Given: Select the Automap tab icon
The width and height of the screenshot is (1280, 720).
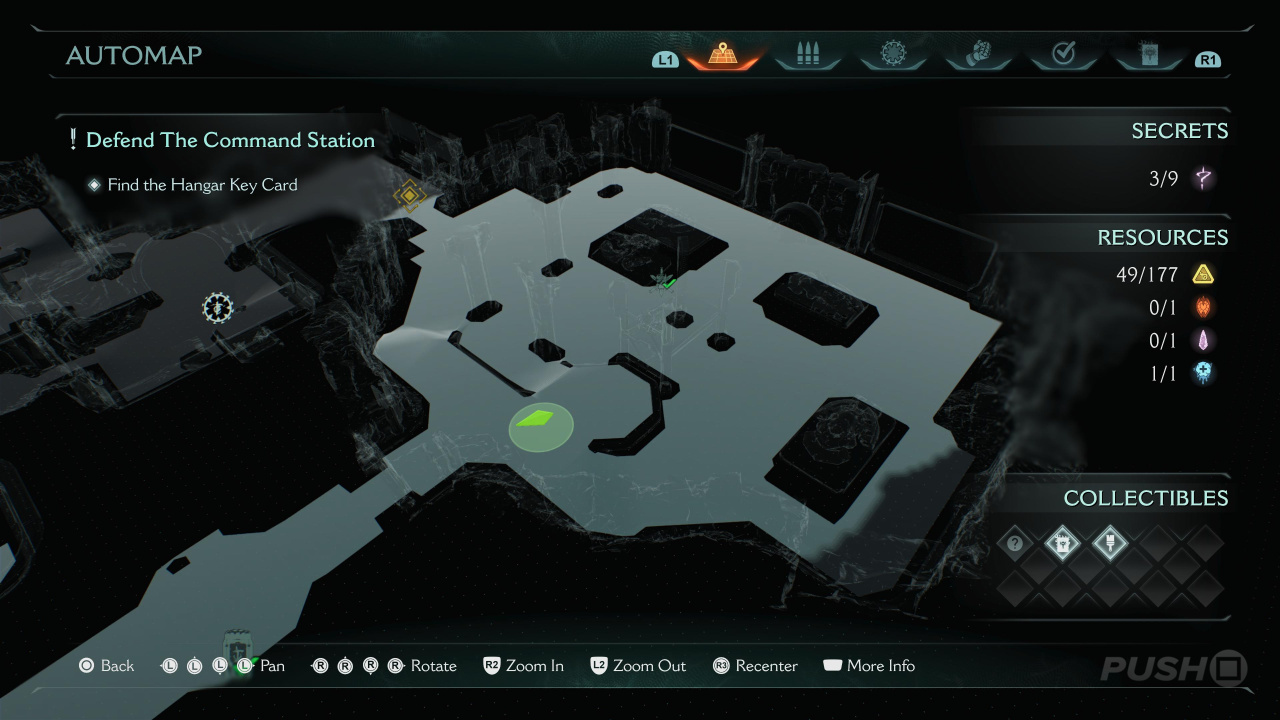Looking at the screenshot, I should point(724,55).
